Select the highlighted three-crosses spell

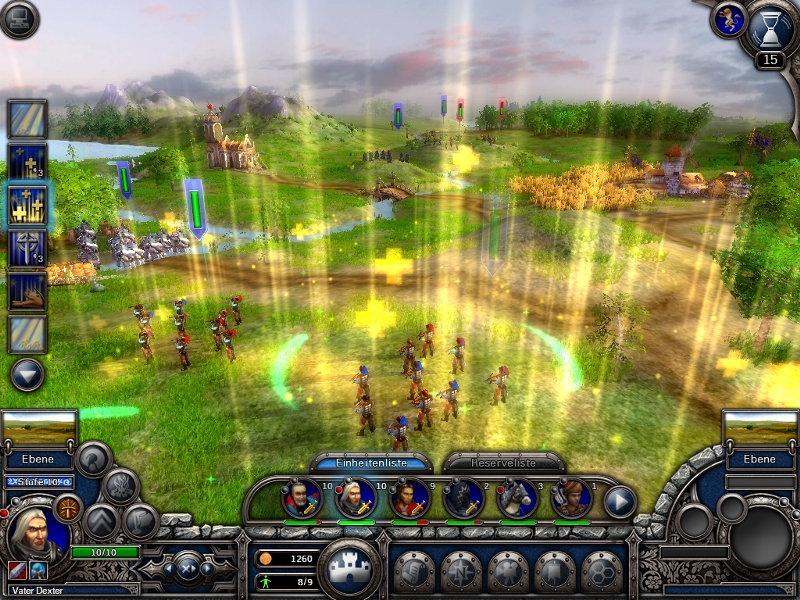tap(28, 204)
